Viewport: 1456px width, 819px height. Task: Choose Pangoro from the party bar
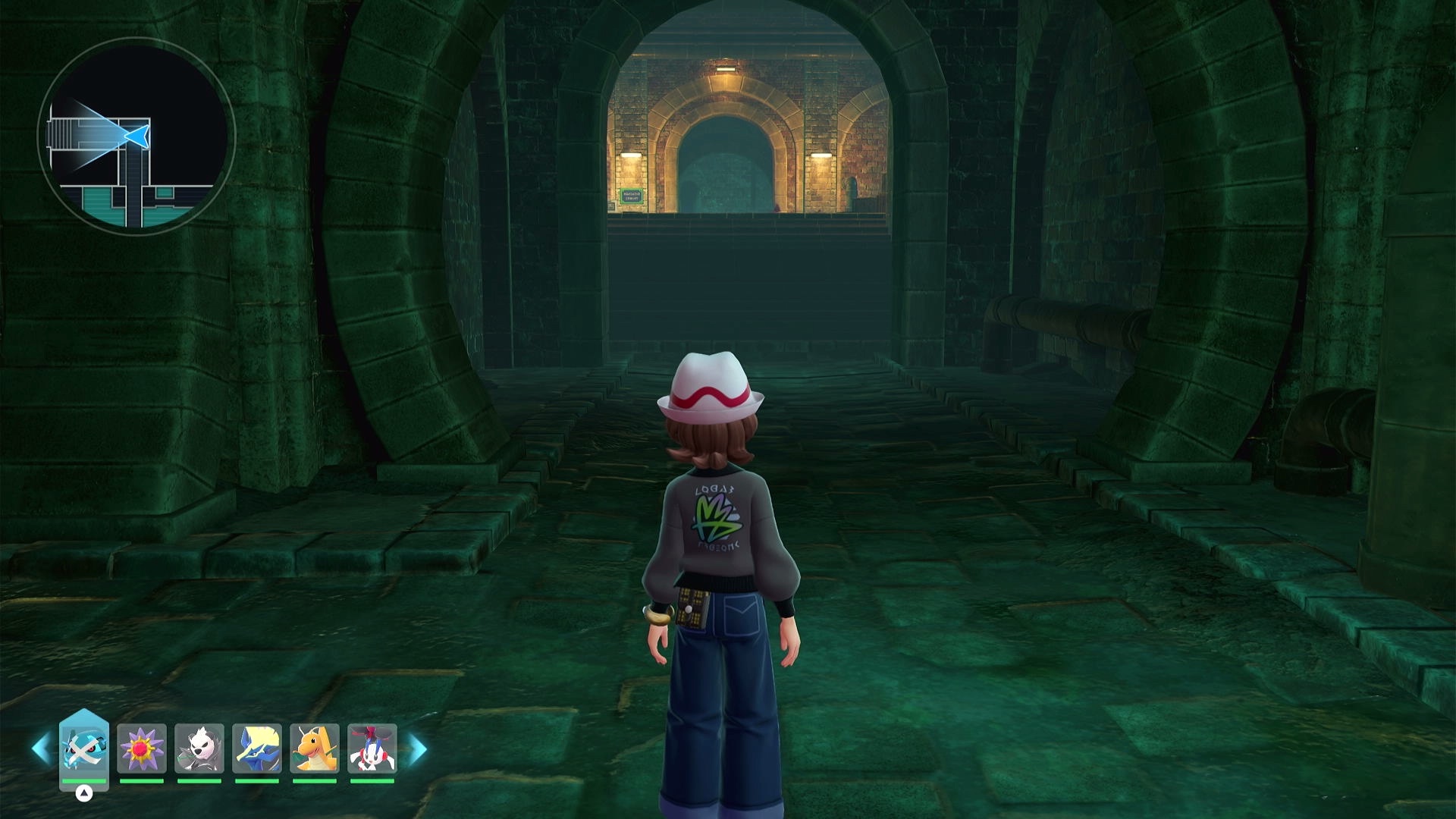tap(199, 748)
